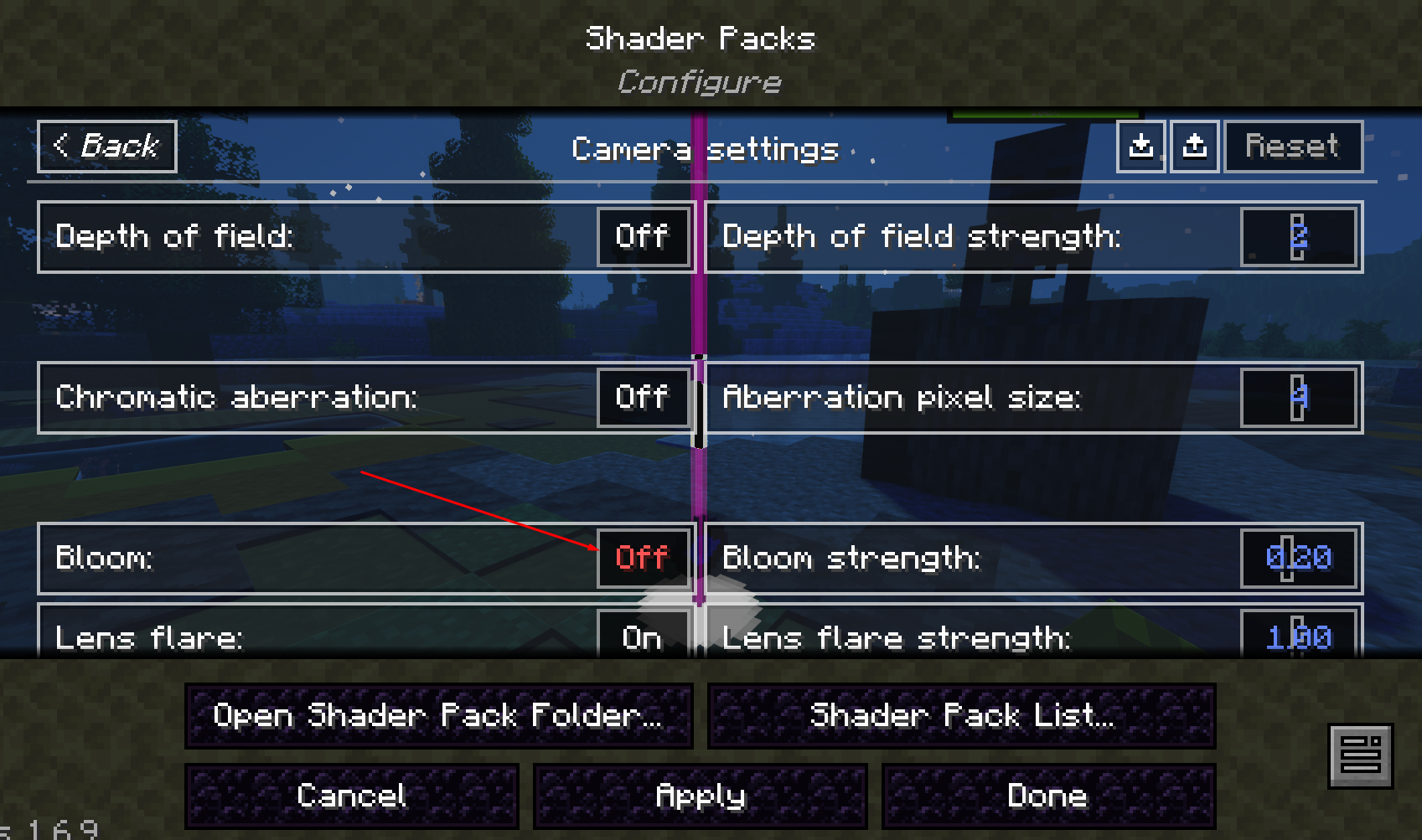Confirm settings with the Done button
The width and height of the screenshot is (1422, 840).
(1047, 796)
